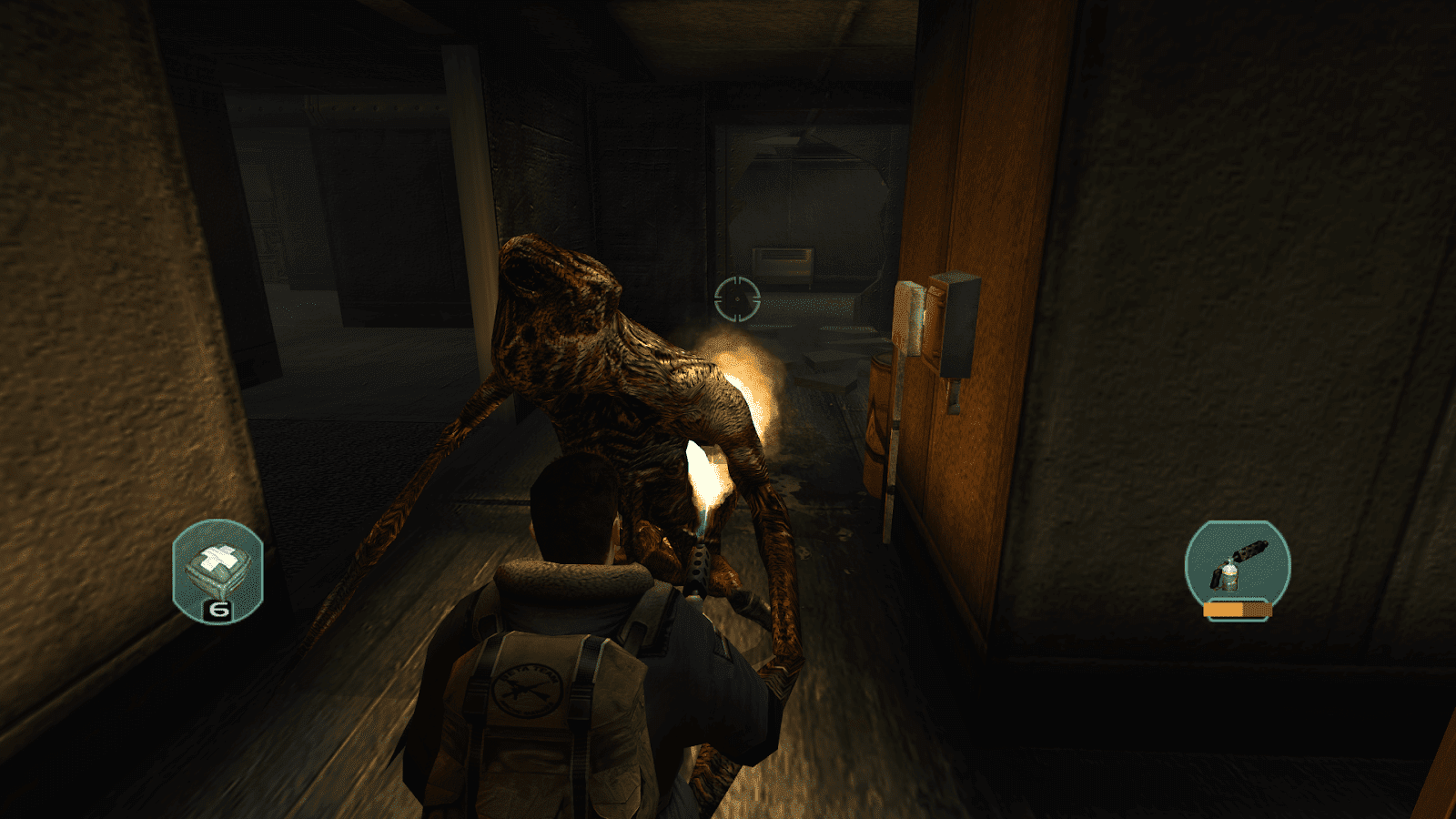Click the medkit count number 6

[218, 609]
